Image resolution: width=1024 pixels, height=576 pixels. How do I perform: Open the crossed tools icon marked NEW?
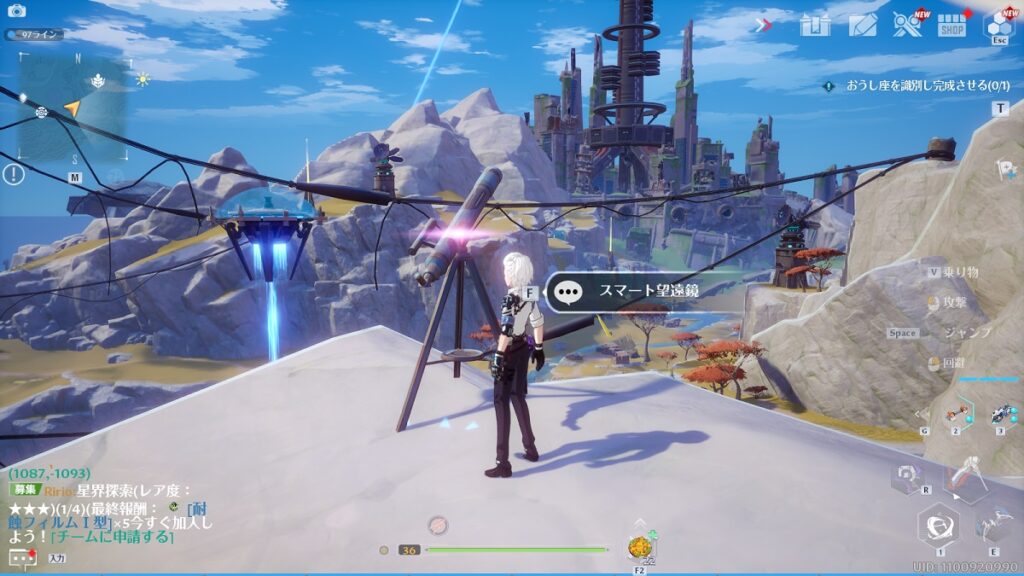tap(907, 24)
